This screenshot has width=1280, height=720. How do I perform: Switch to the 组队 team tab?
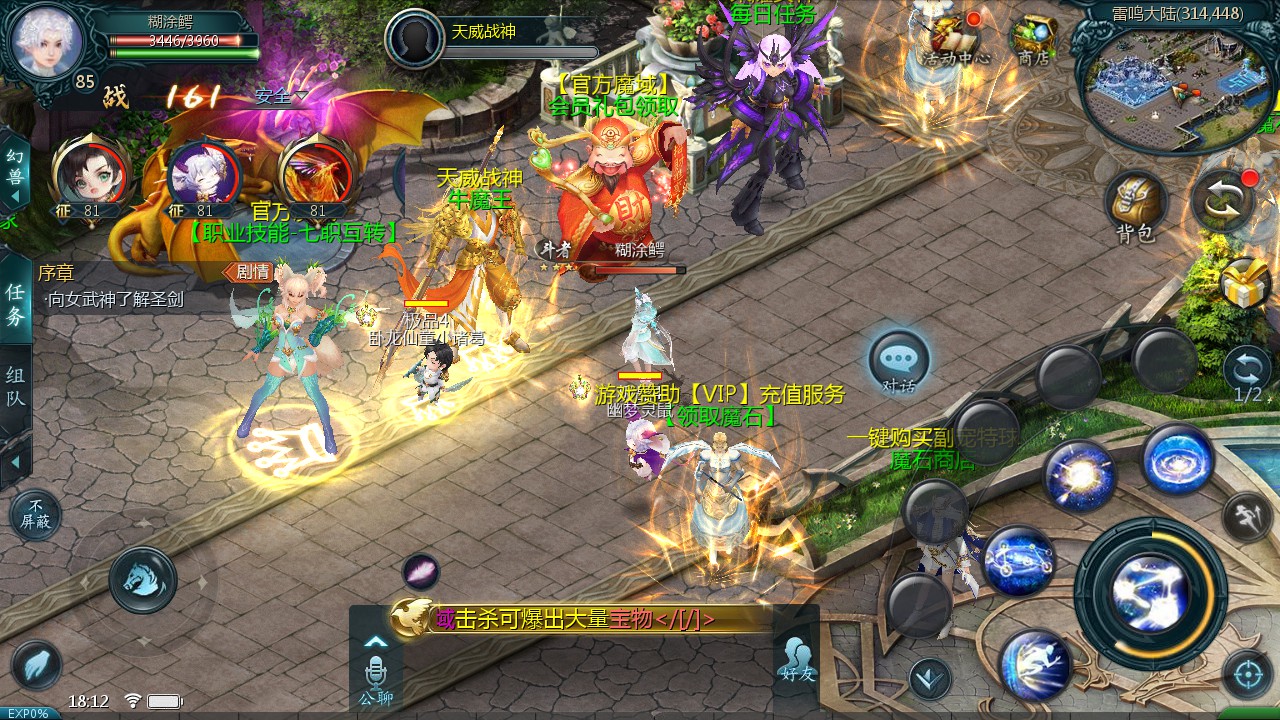click(x=15, y=388)
